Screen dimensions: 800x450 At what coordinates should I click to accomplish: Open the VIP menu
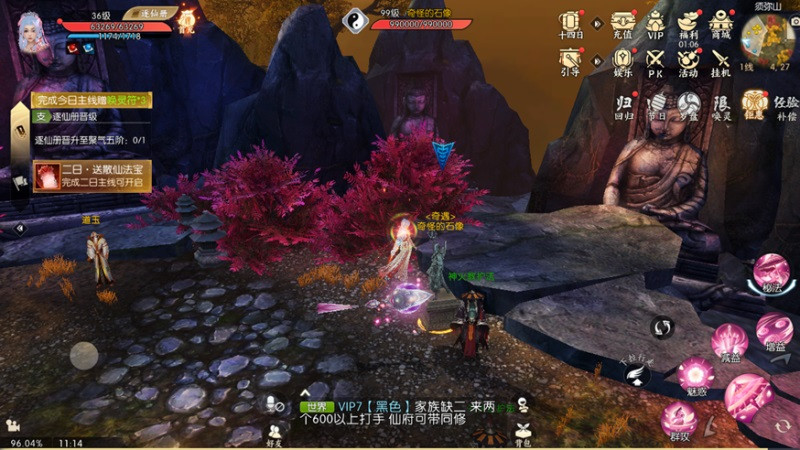tap(655, 22)
